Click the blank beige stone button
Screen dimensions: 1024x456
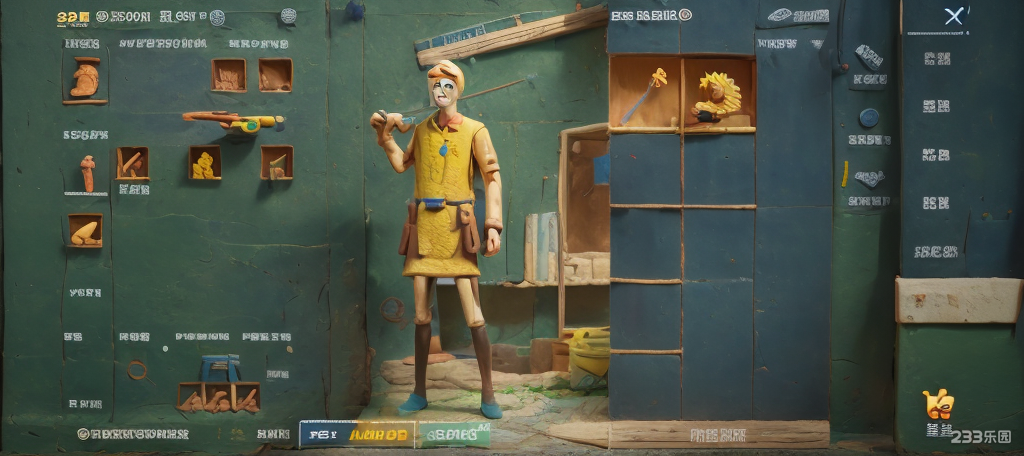coord(957,300)
